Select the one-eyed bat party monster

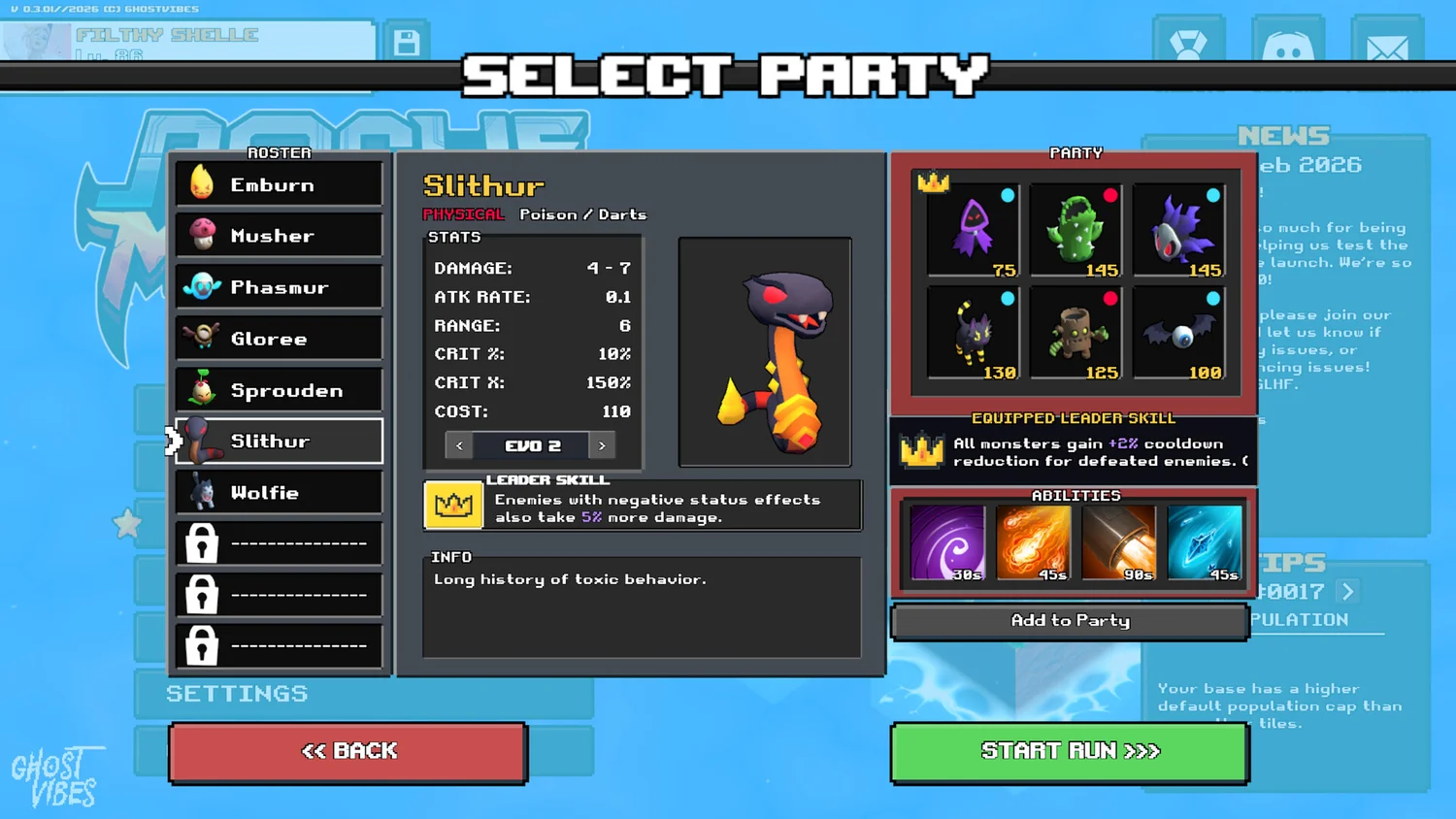[1178, 333]
